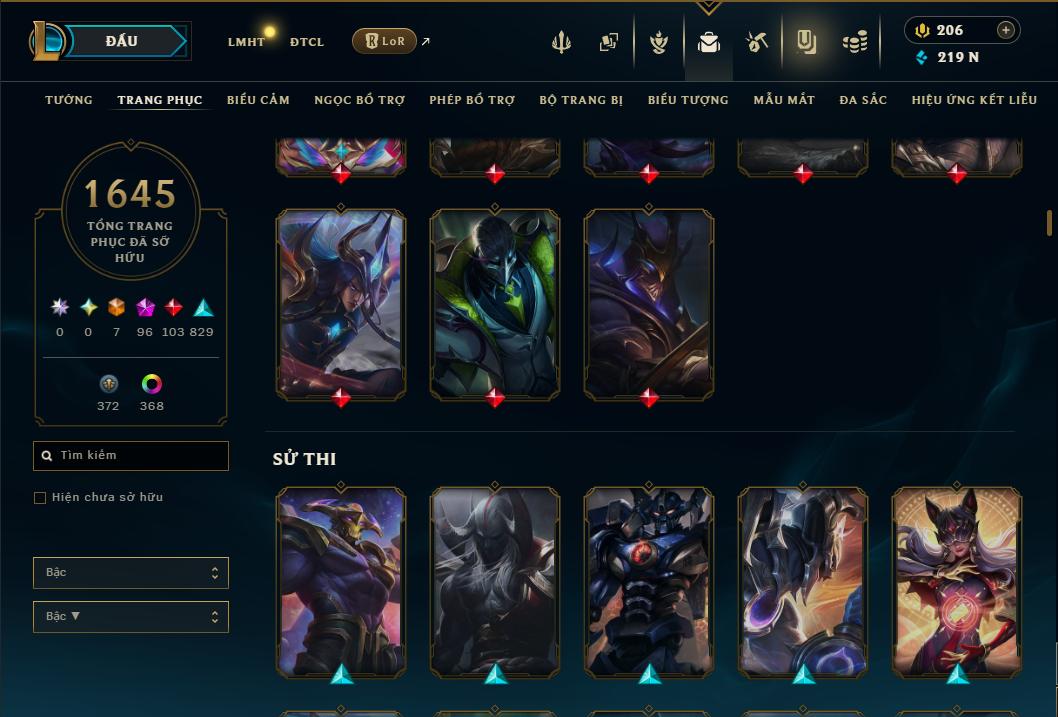This screenshot has width=1058, height=717.
Task: Click the ĐẤU play button
Action: pos(122,41)
